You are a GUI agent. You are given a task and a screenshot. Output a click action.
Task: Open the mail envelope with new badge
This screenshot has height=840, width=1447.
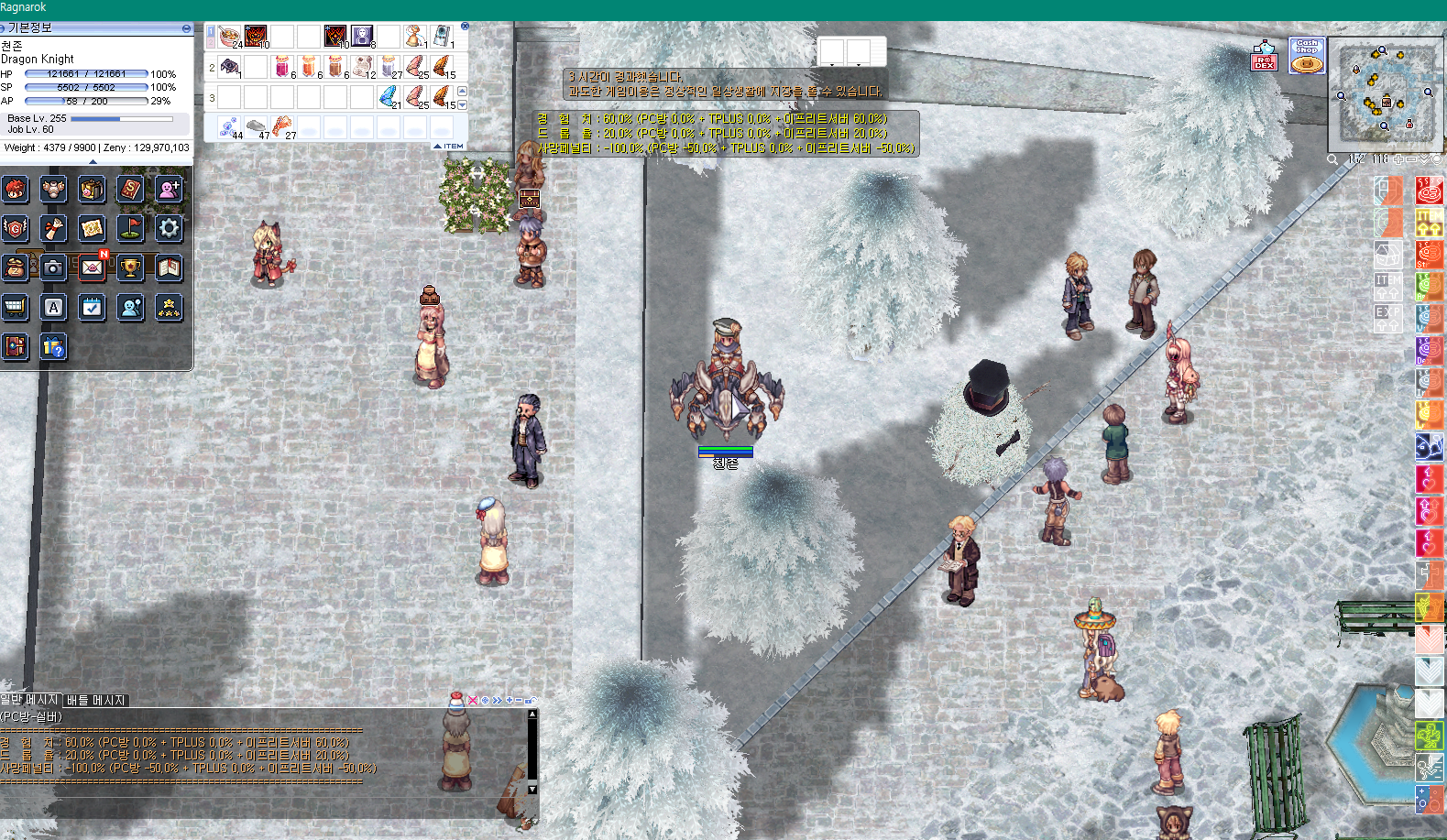(x=93, y=267)
